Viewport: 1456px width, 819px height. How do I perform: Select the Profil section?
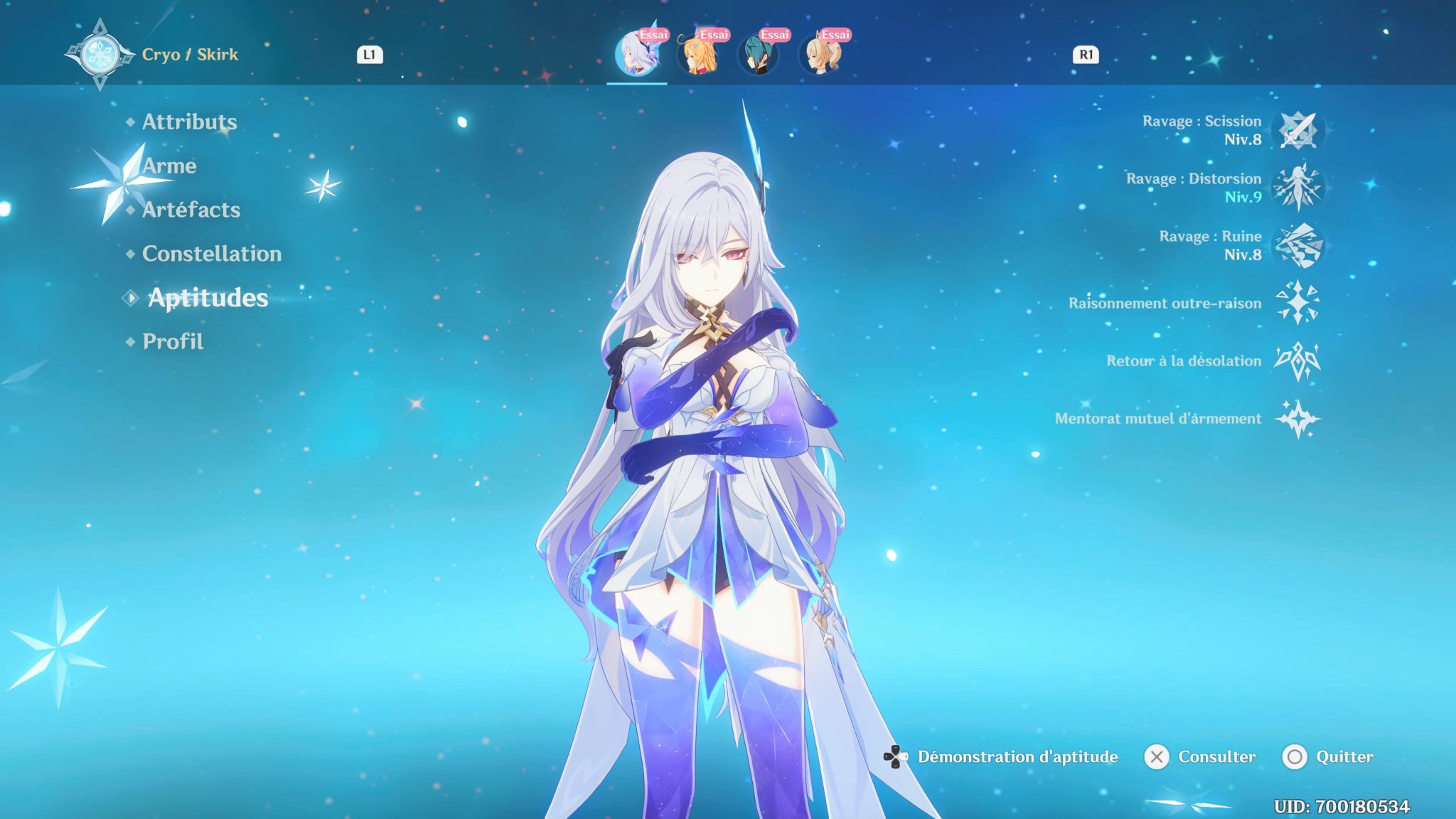[171, 341]
